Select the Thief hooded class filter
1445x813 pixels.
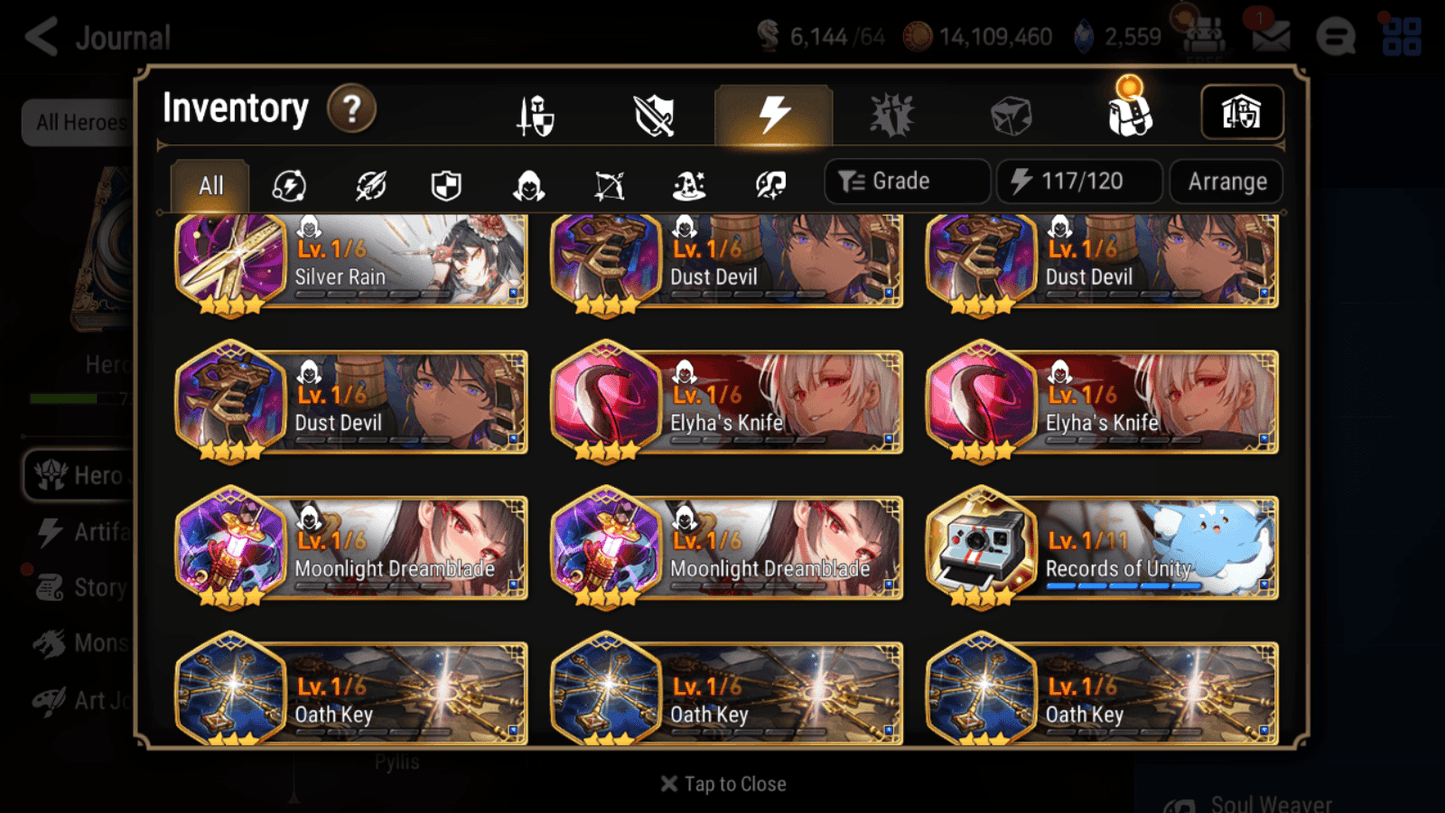tap(527, 185)
